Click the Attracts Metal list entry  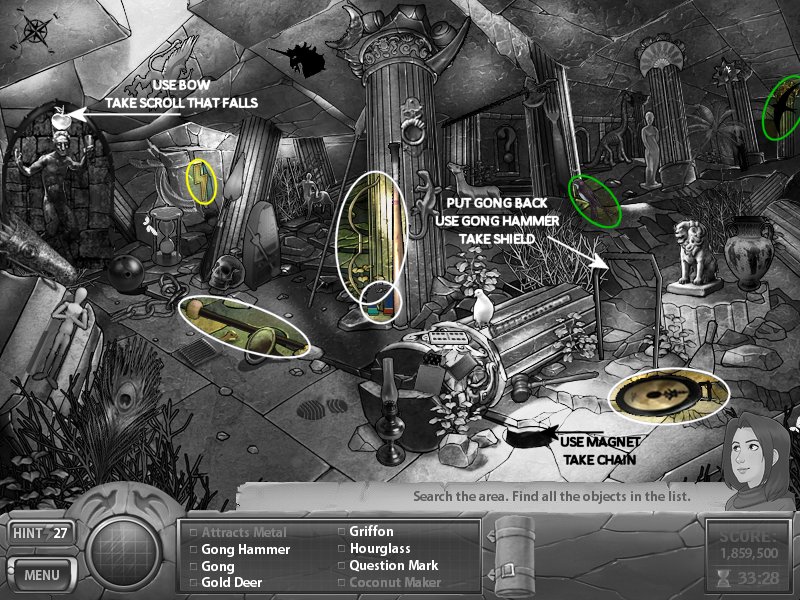243,532
